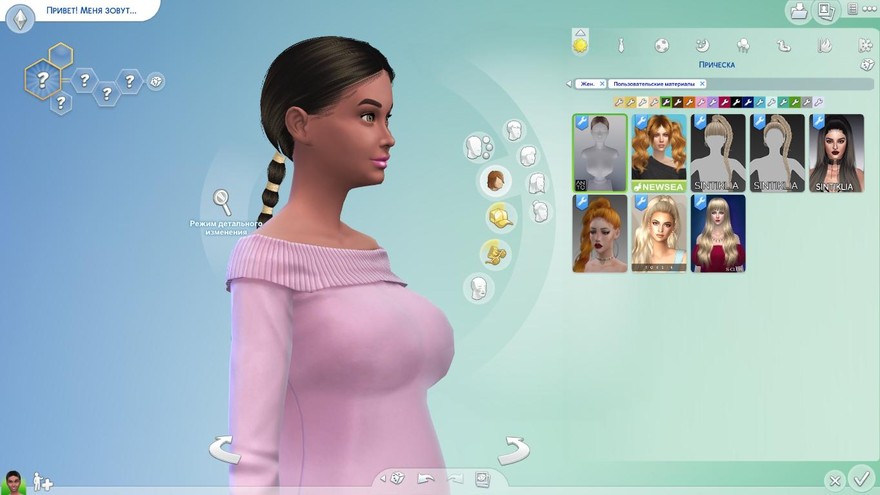Screen dimensions: 880x495
Task: Pick the red updo bun hairstyle
Action: click(600, 232)
